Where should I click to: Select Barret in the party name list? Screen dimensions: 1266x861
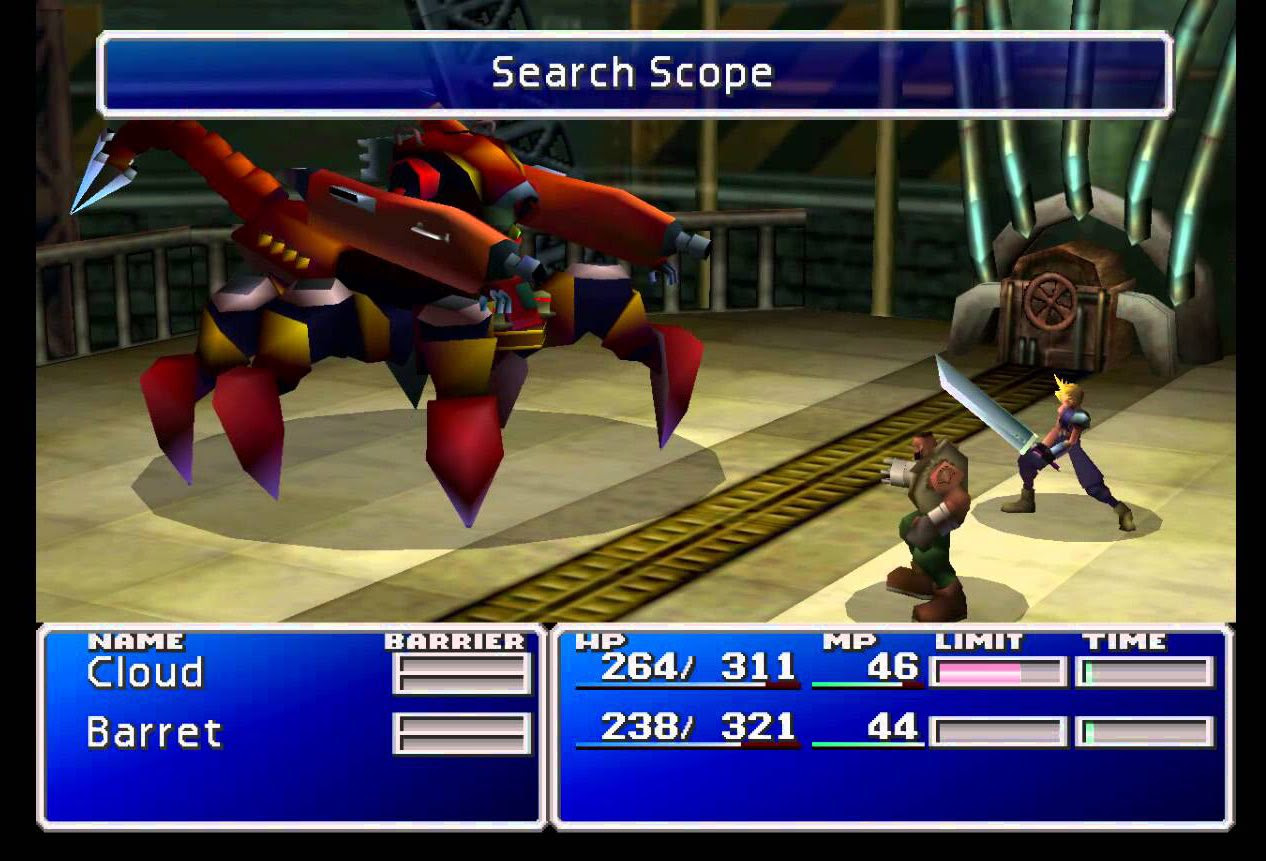[153, 733]
